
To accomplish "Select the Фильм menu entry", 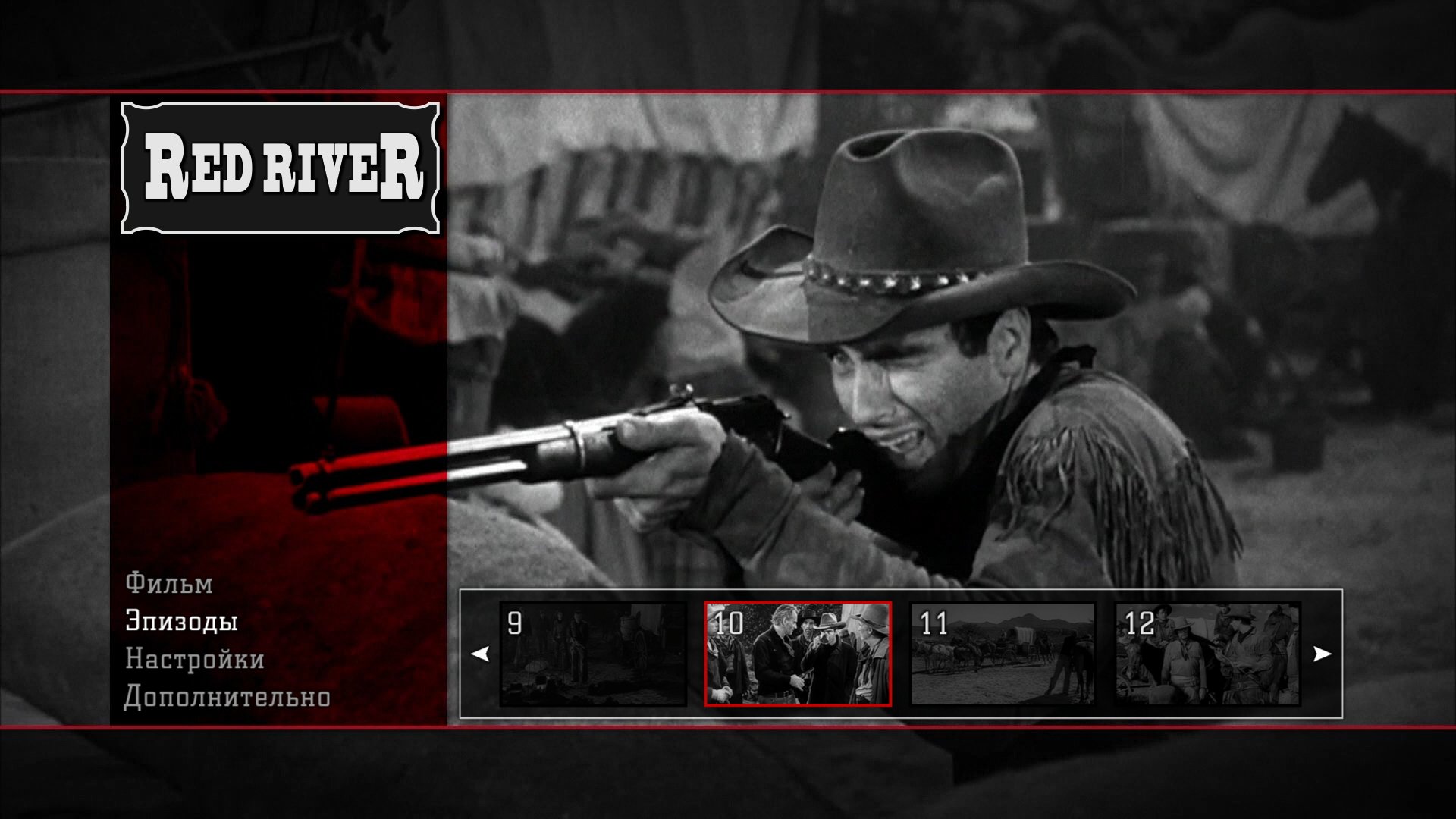I will click(169, 583).
